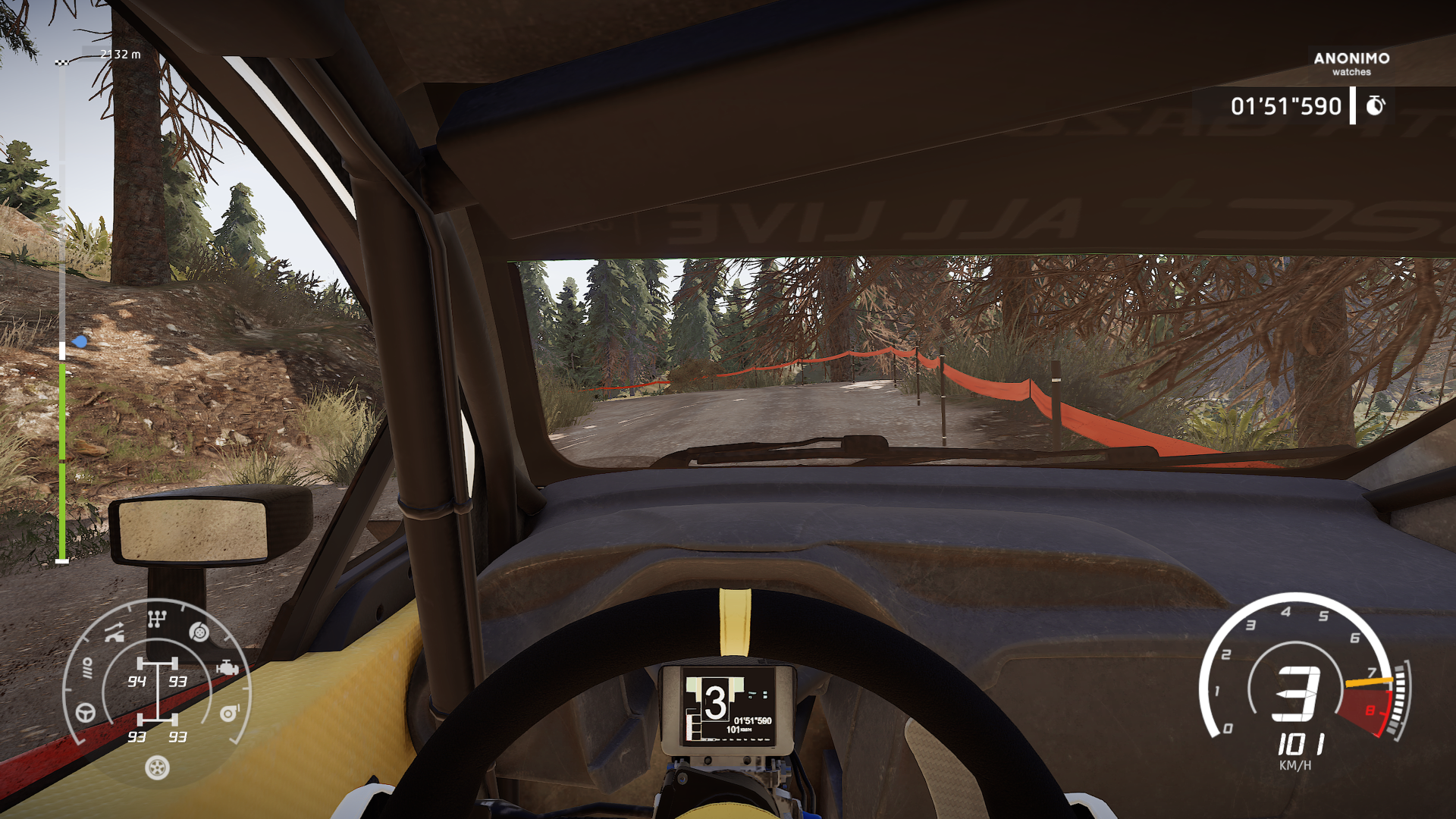Select the steering wheel icon in the gauge

pos(85,713)
